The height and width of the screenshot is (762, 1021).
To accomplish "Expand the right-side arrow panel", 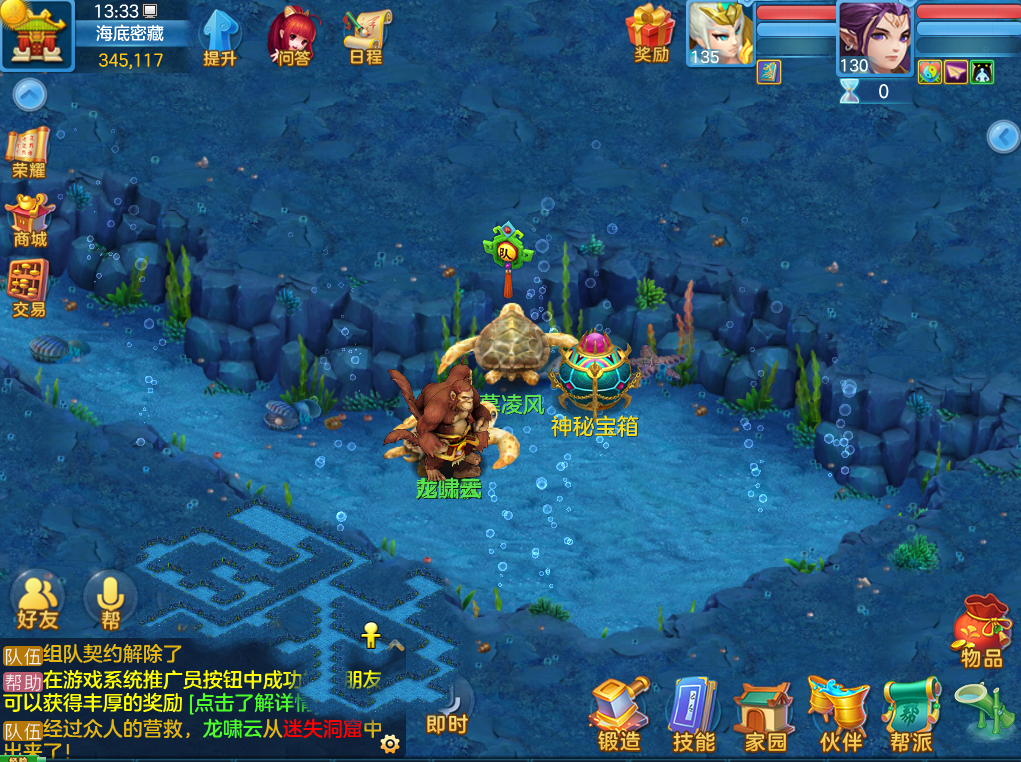I will click(x=1003, y=137).
